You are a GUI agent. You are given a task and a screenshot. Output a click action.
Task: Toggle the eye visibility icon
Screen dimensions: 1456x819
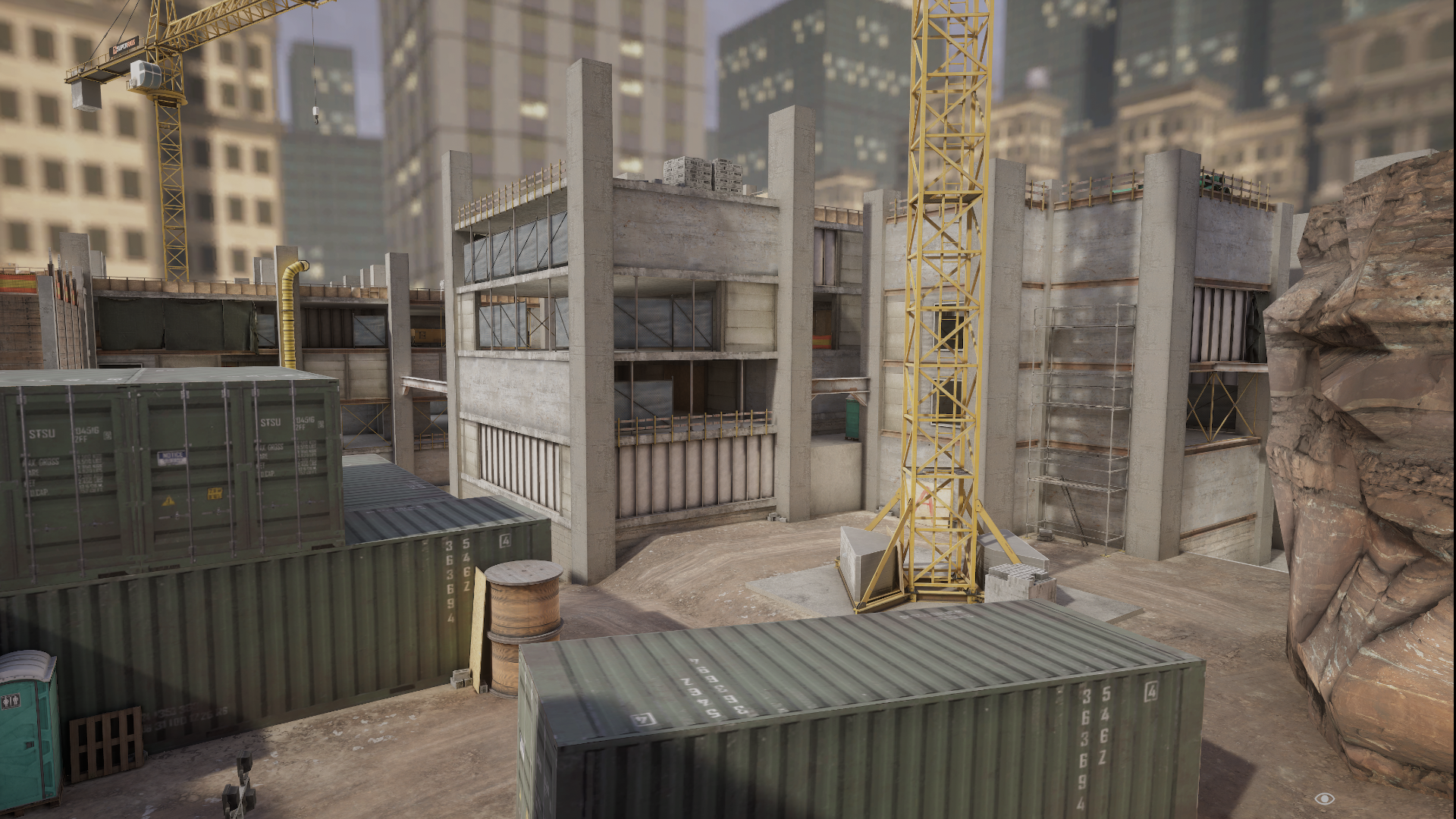tap(1324, 798)
